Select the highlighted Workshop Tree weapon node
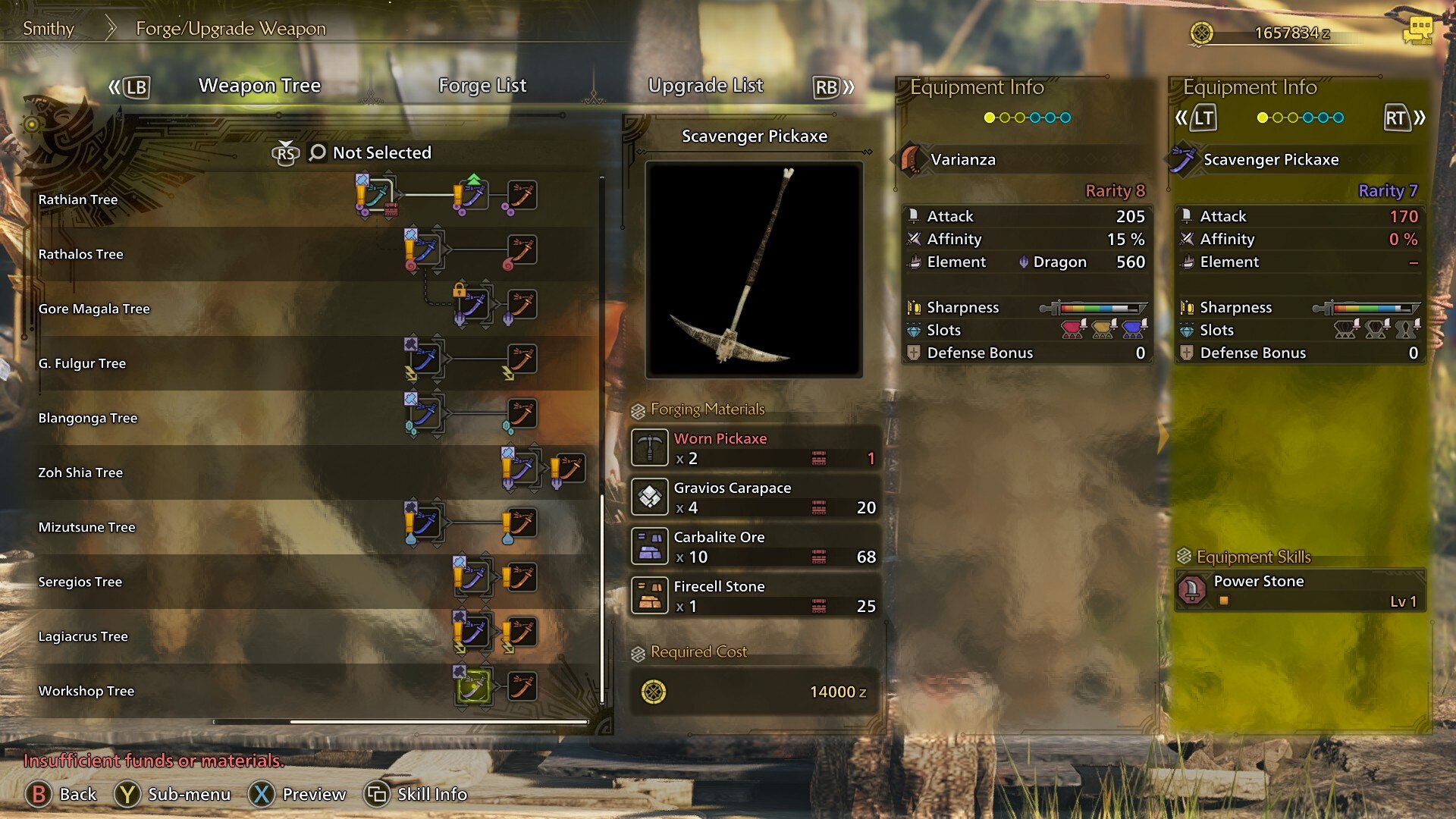The width and height of the screenshot is (1456, 819). pos(473,687)
